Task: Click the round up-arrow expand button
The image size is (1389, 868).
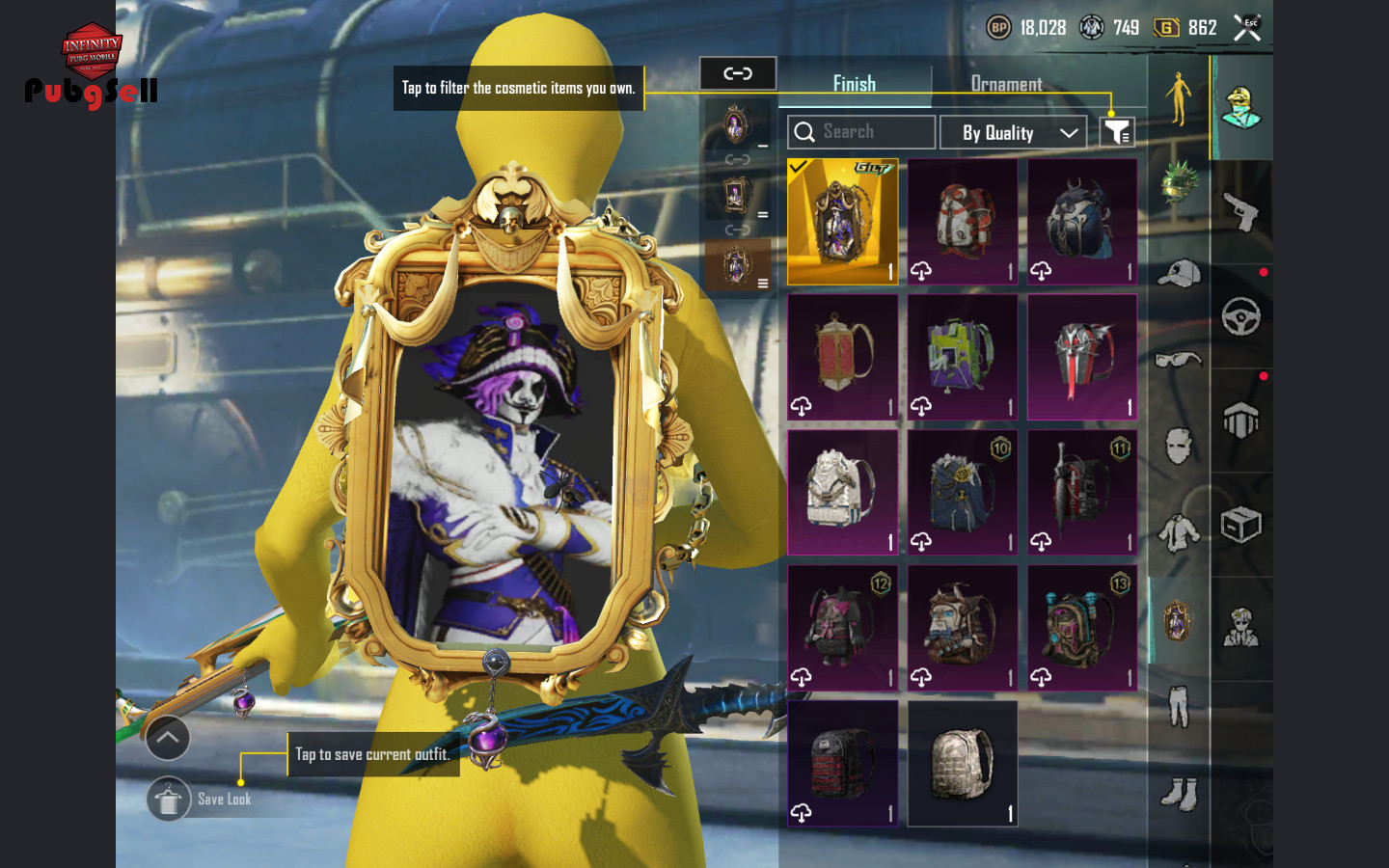Action: [168, 739]
